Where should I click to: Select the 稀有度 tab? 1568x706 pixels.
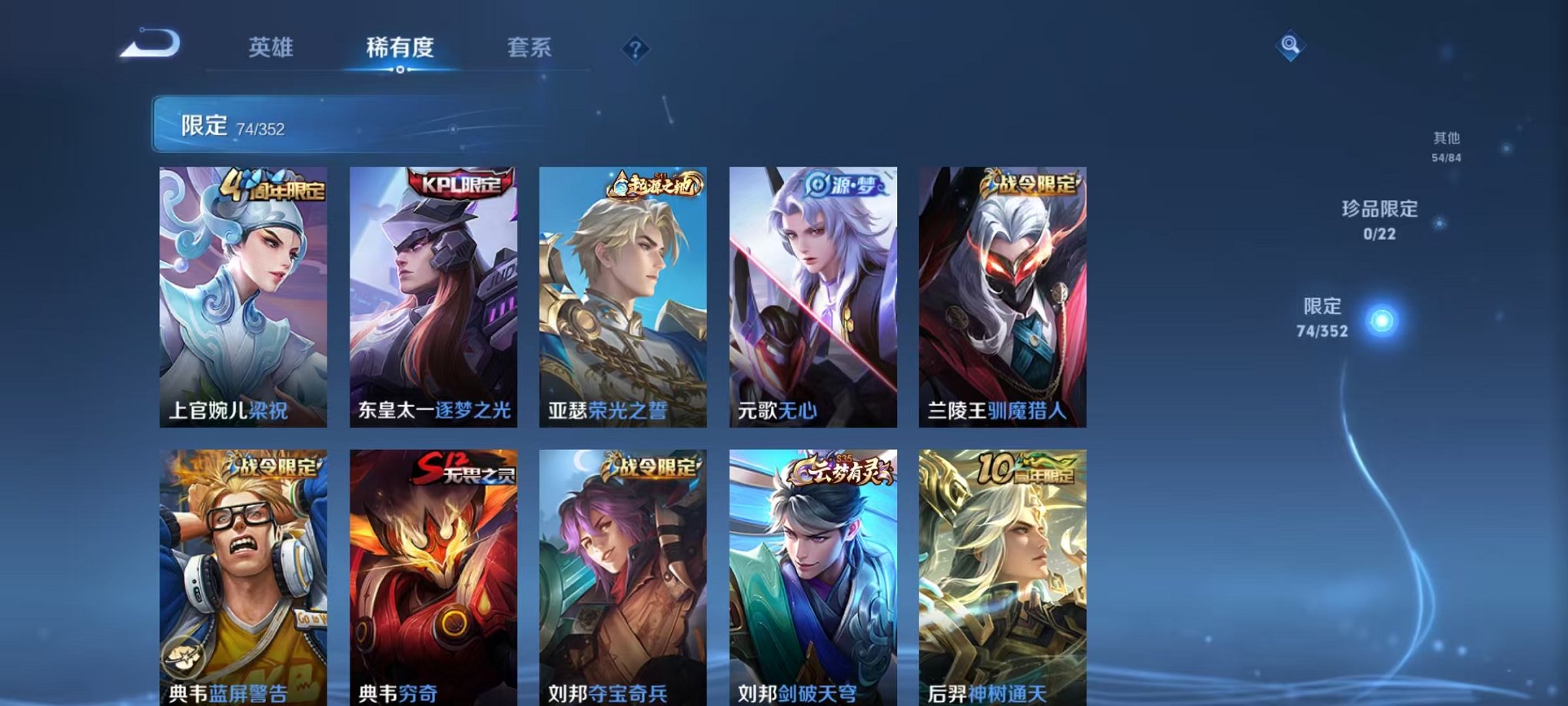pyautogui.click(x=399, y=48)
